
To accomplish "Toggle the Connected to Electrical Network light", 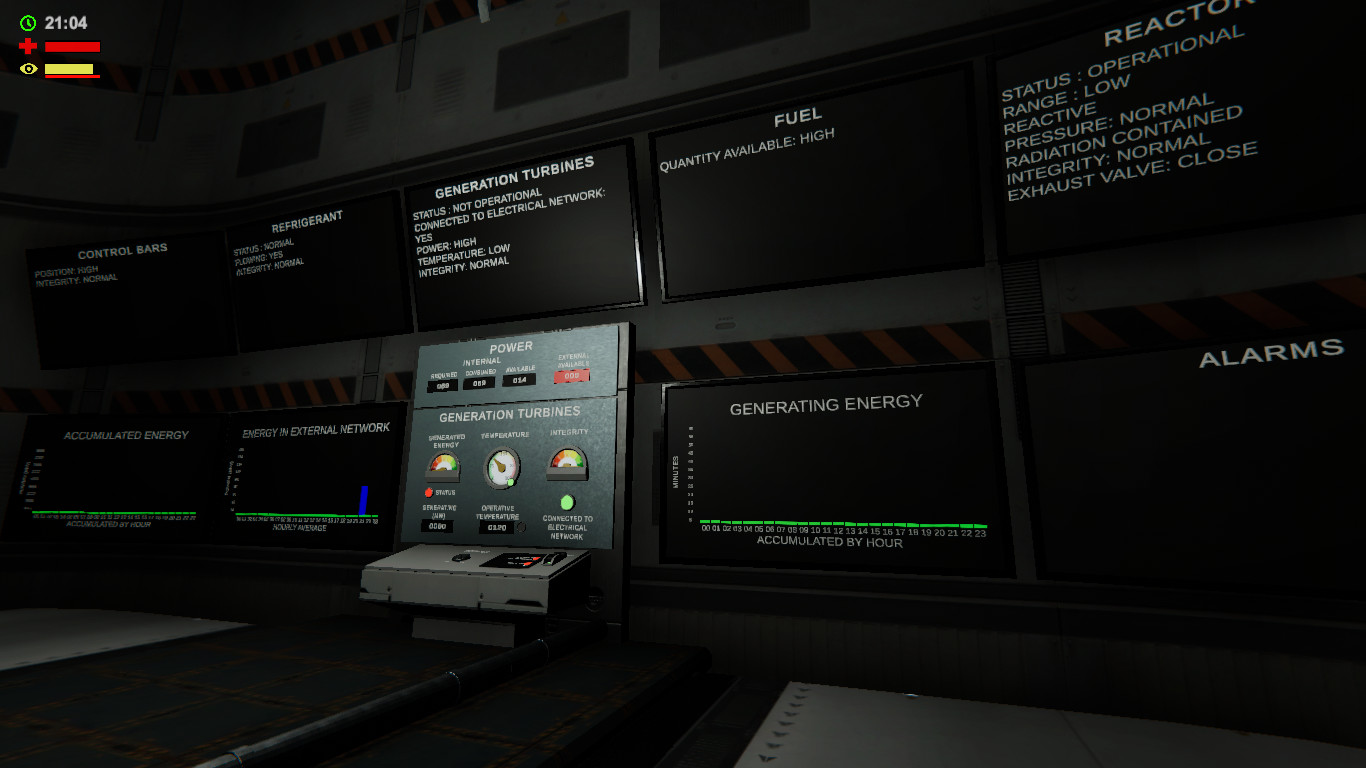I will point(567,504).
